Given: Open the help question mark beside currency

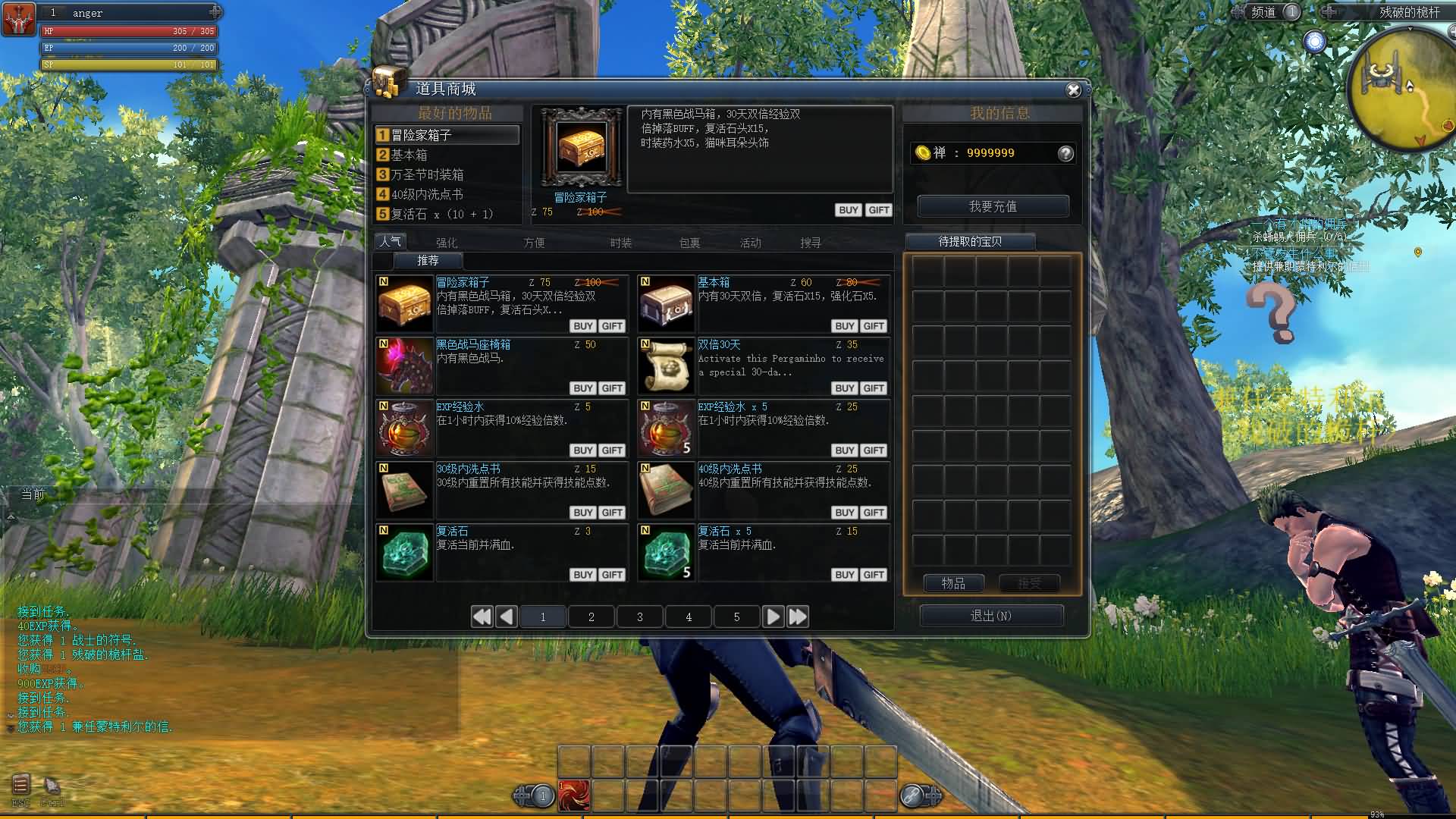Looking at the screenshot, I should coord(1065,154).
